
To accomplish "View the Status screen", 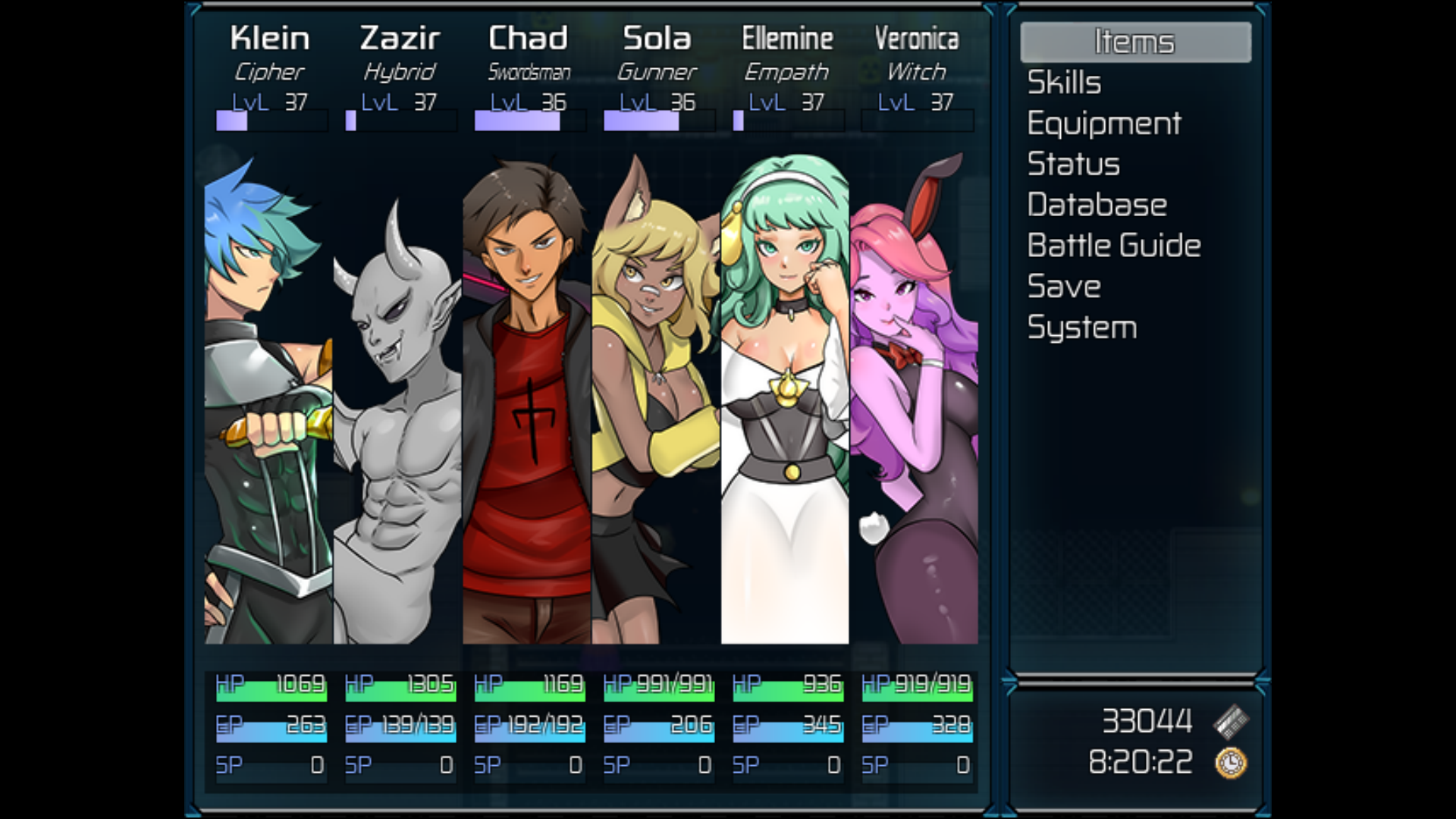I will point(1073,165).
